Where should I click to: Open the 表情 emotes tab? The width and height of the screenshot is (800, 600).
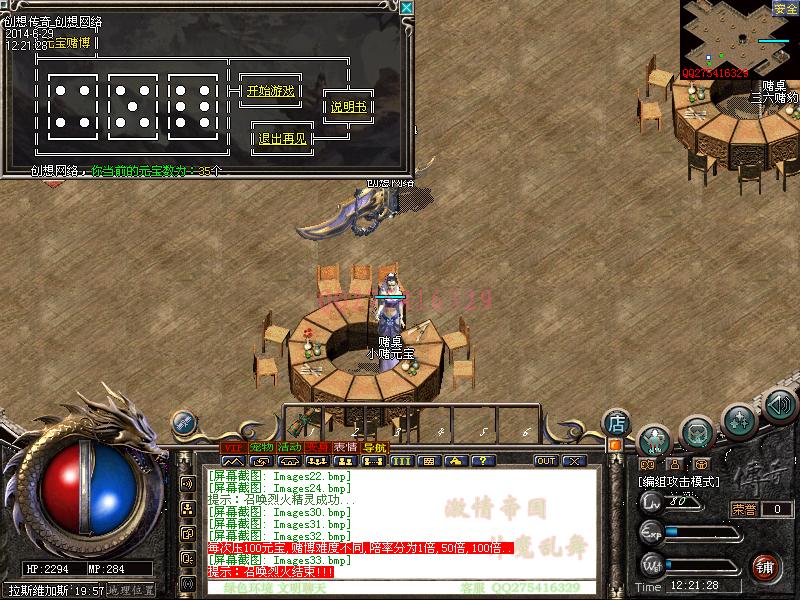tap(346, 447)
